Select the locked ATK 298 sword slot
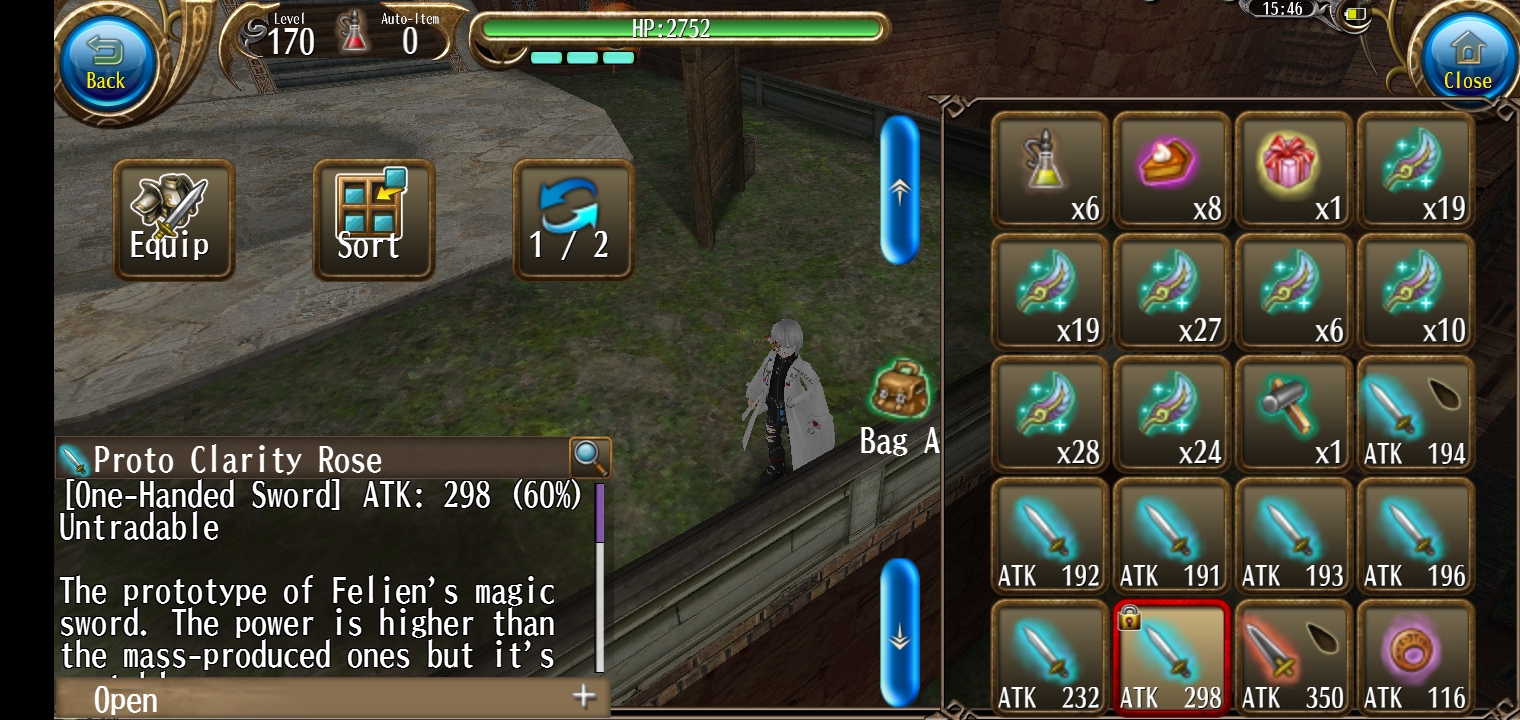 point(1172,657)
